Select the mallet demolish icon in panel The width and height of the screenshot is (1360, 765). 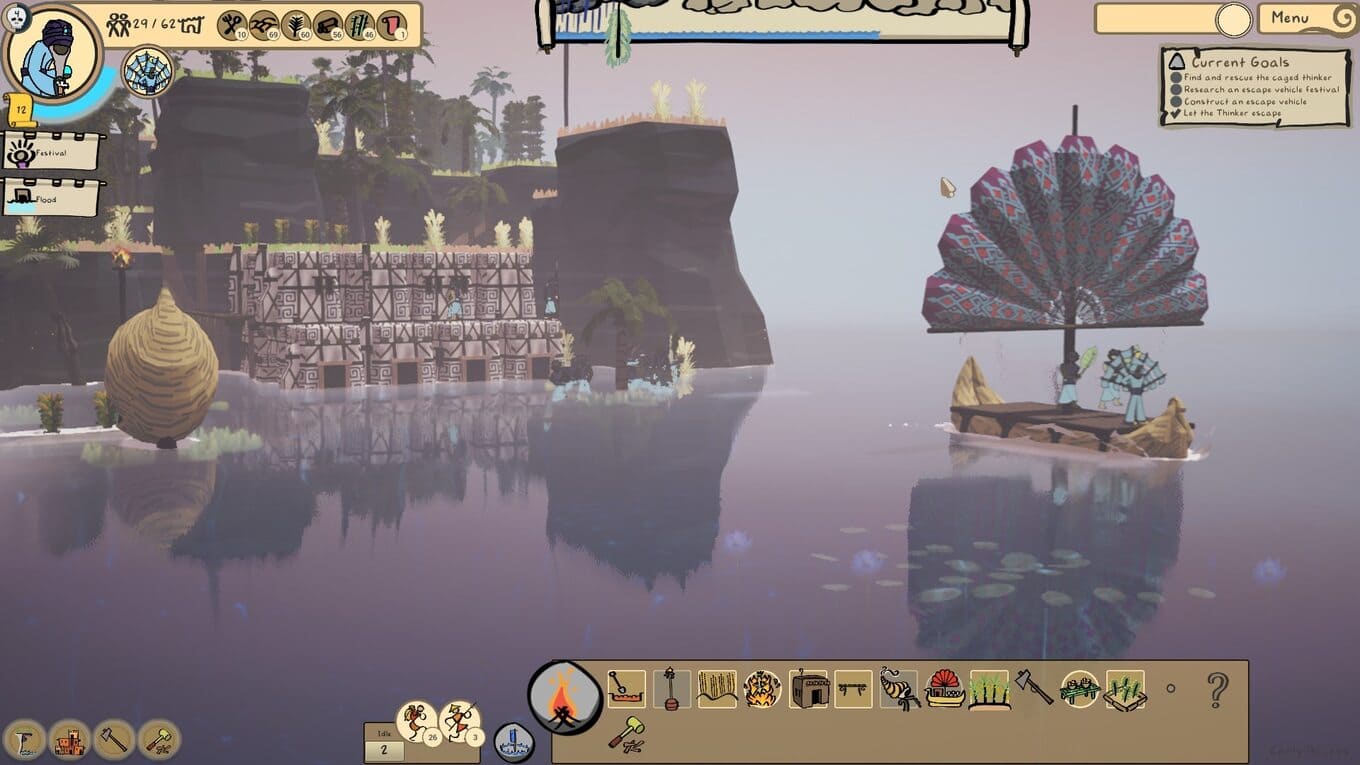[626, 735]
